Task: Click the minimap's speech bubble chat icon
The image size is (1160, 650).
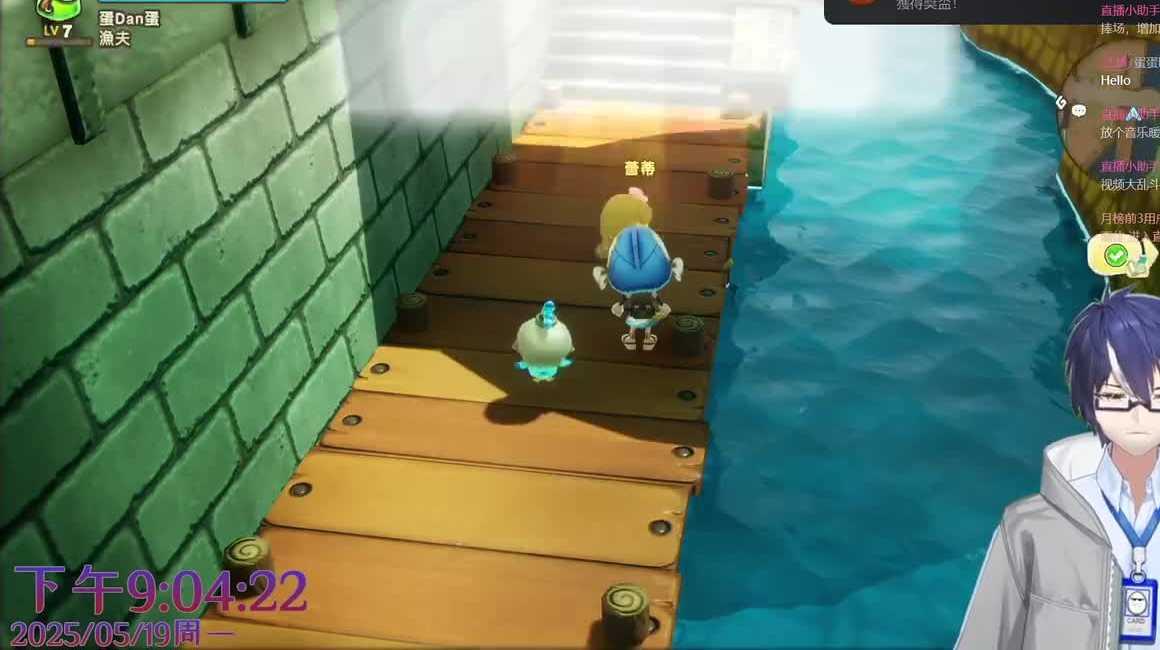Action: 1078,111
